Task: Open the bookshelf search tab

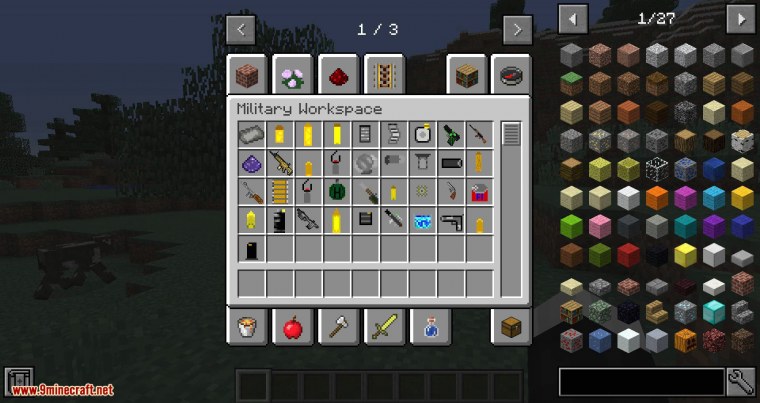Action: click(466, 75)
